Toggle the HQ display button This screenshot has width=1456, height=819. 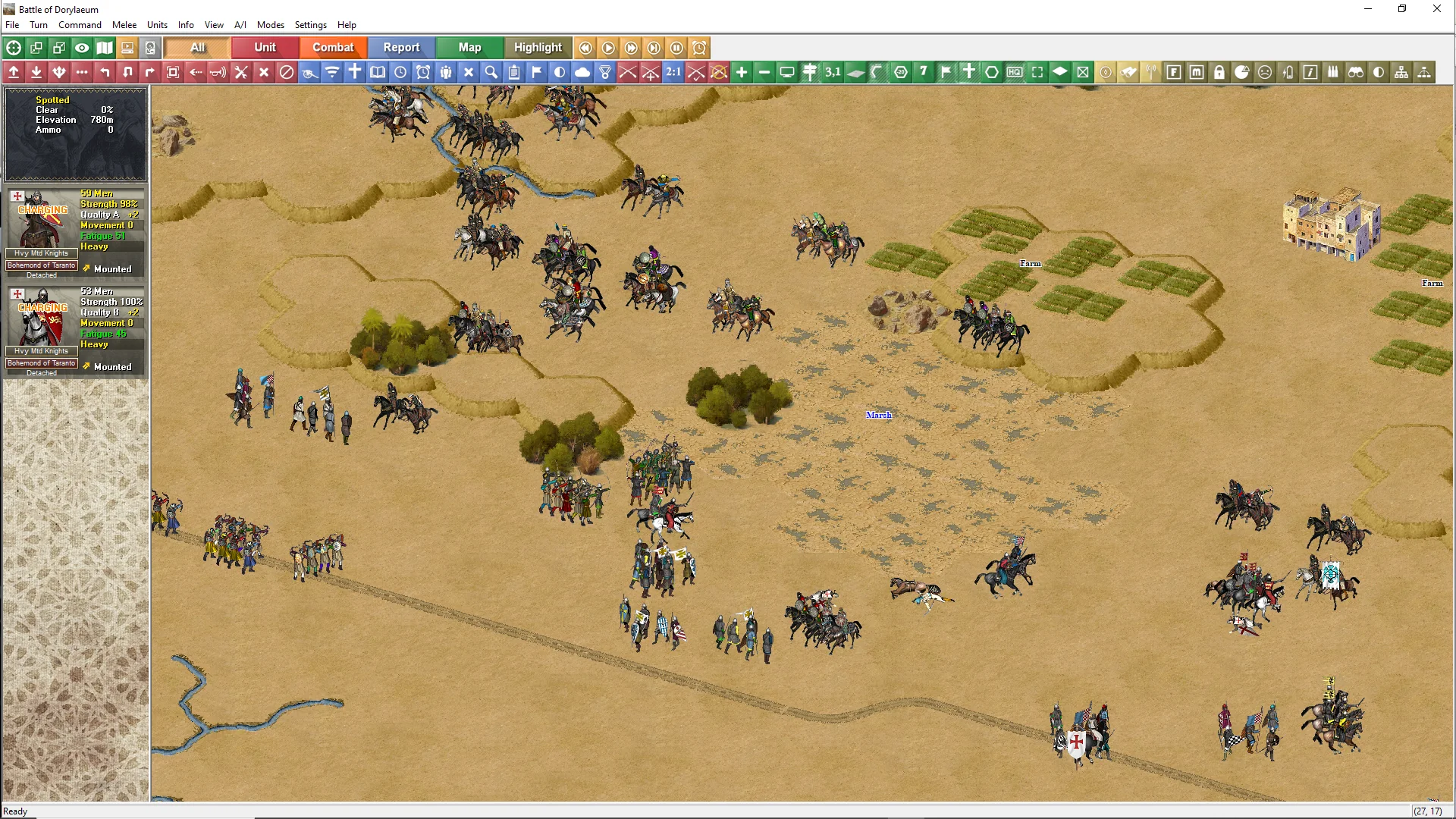point(1015,72)
